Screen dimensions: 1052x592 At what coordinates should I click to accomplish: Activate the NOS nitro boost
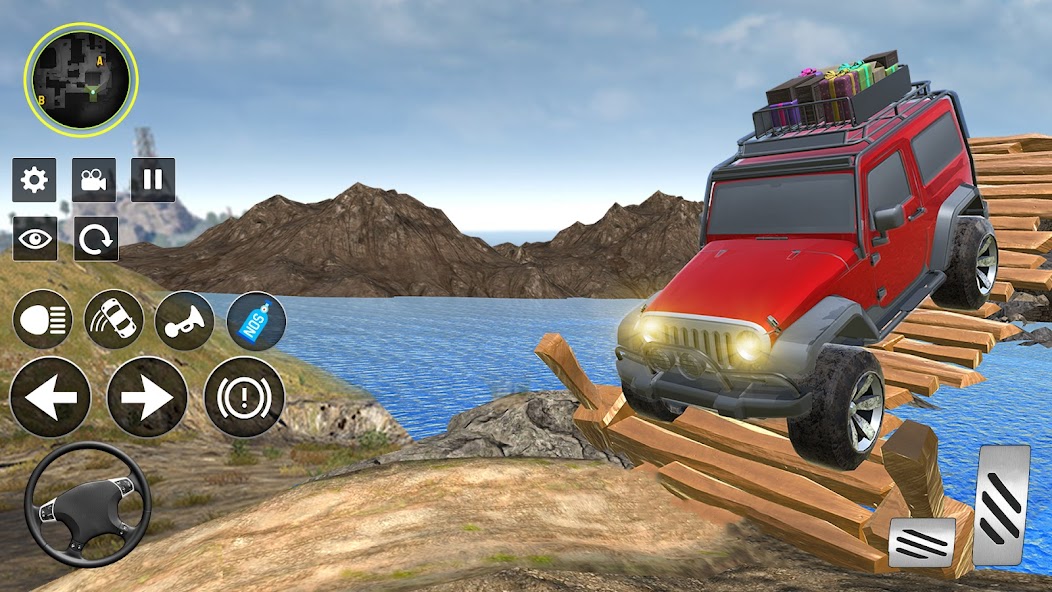tap(256, 320)
